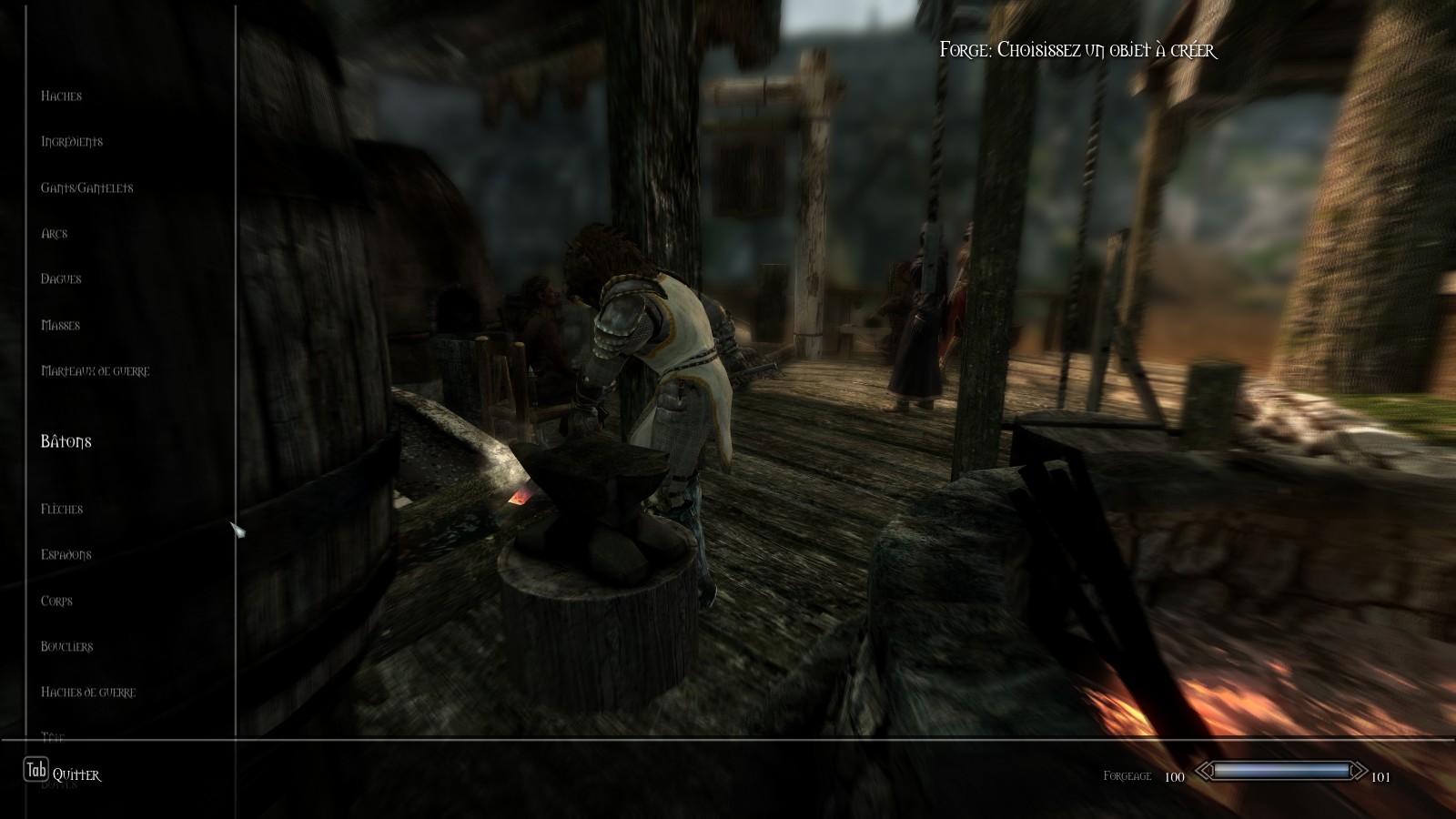
Task: Choose the Espadons category
Action: click(x=66, y=555)
